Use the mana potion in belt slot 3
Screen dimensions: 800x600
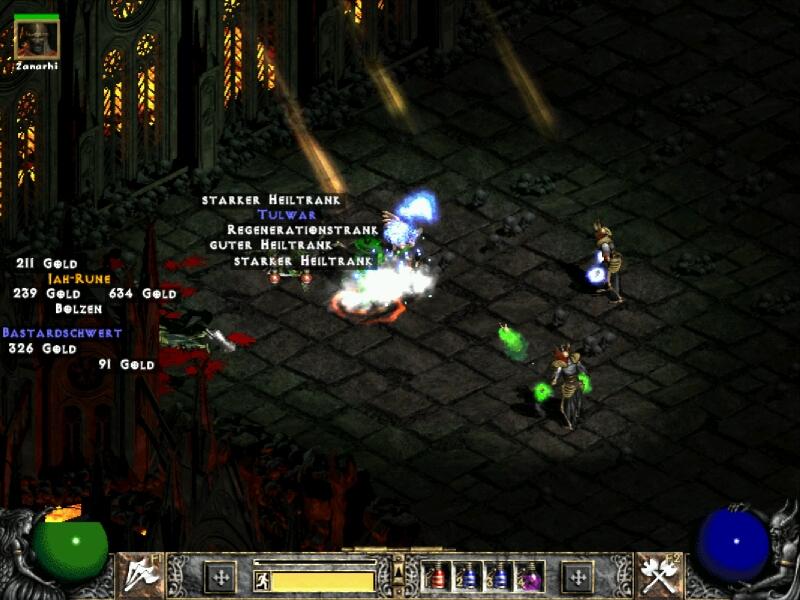500,576
